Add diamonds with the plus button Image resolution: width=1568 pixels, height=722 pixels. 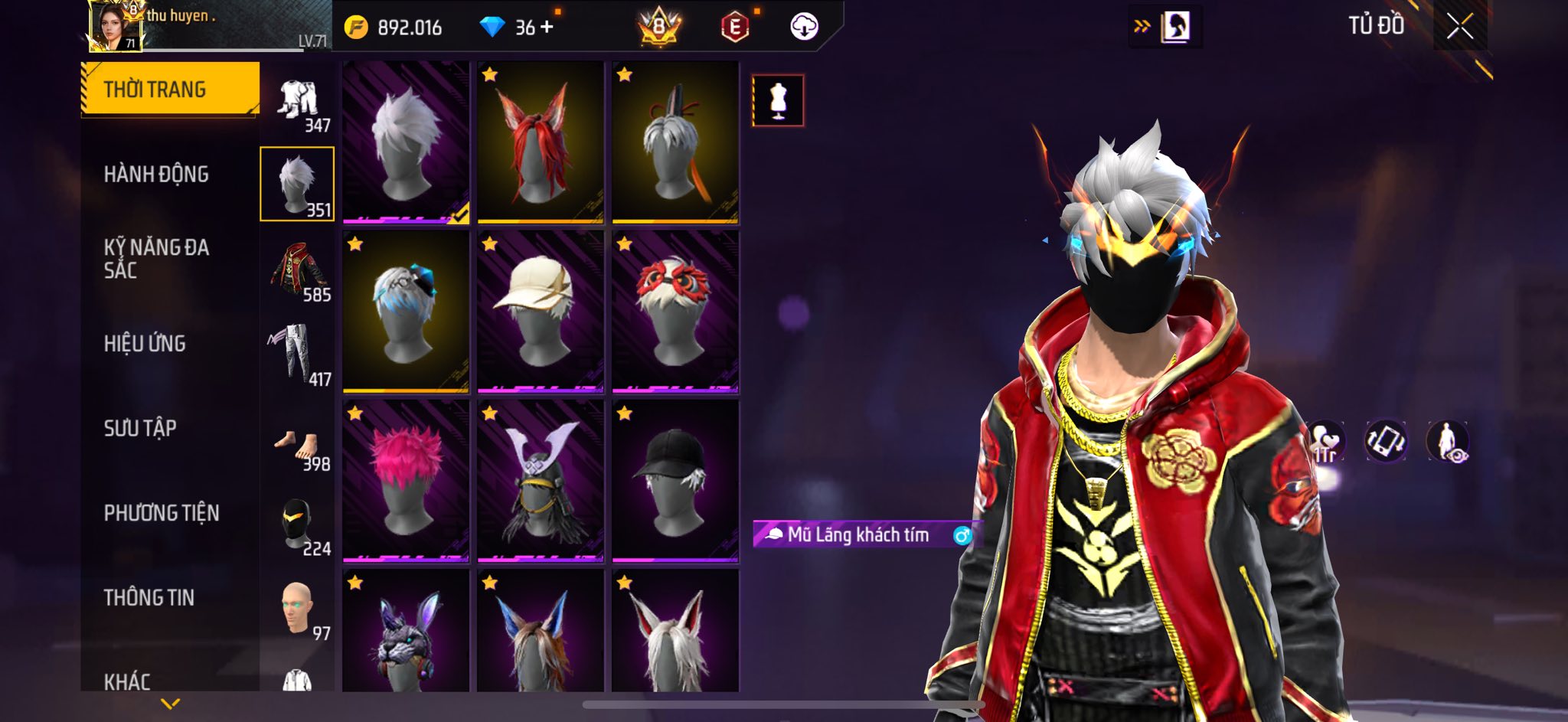[x=547, y=28]
